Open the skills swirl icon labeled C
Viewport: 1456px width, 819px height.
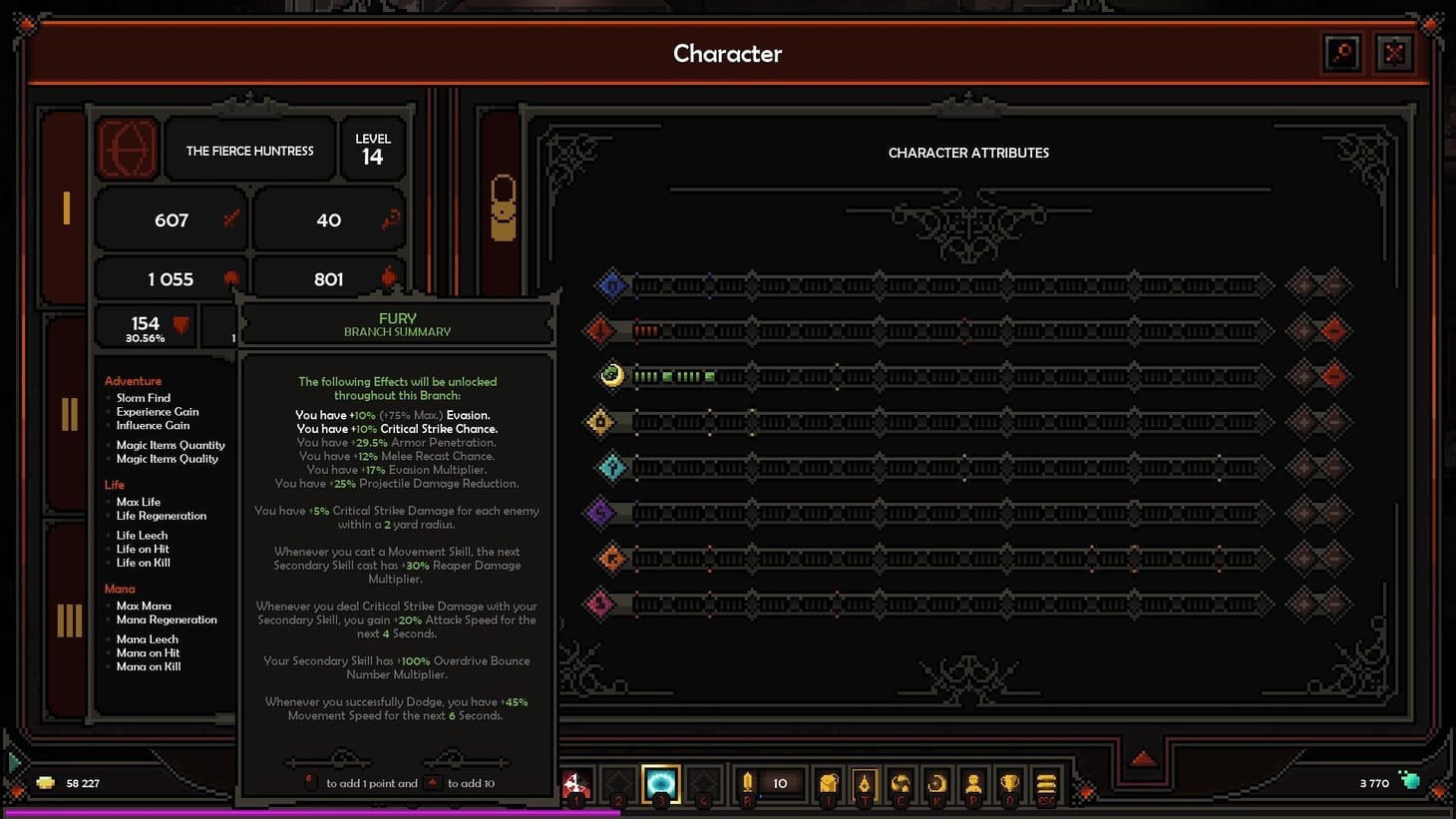click(x=901, y=784)
